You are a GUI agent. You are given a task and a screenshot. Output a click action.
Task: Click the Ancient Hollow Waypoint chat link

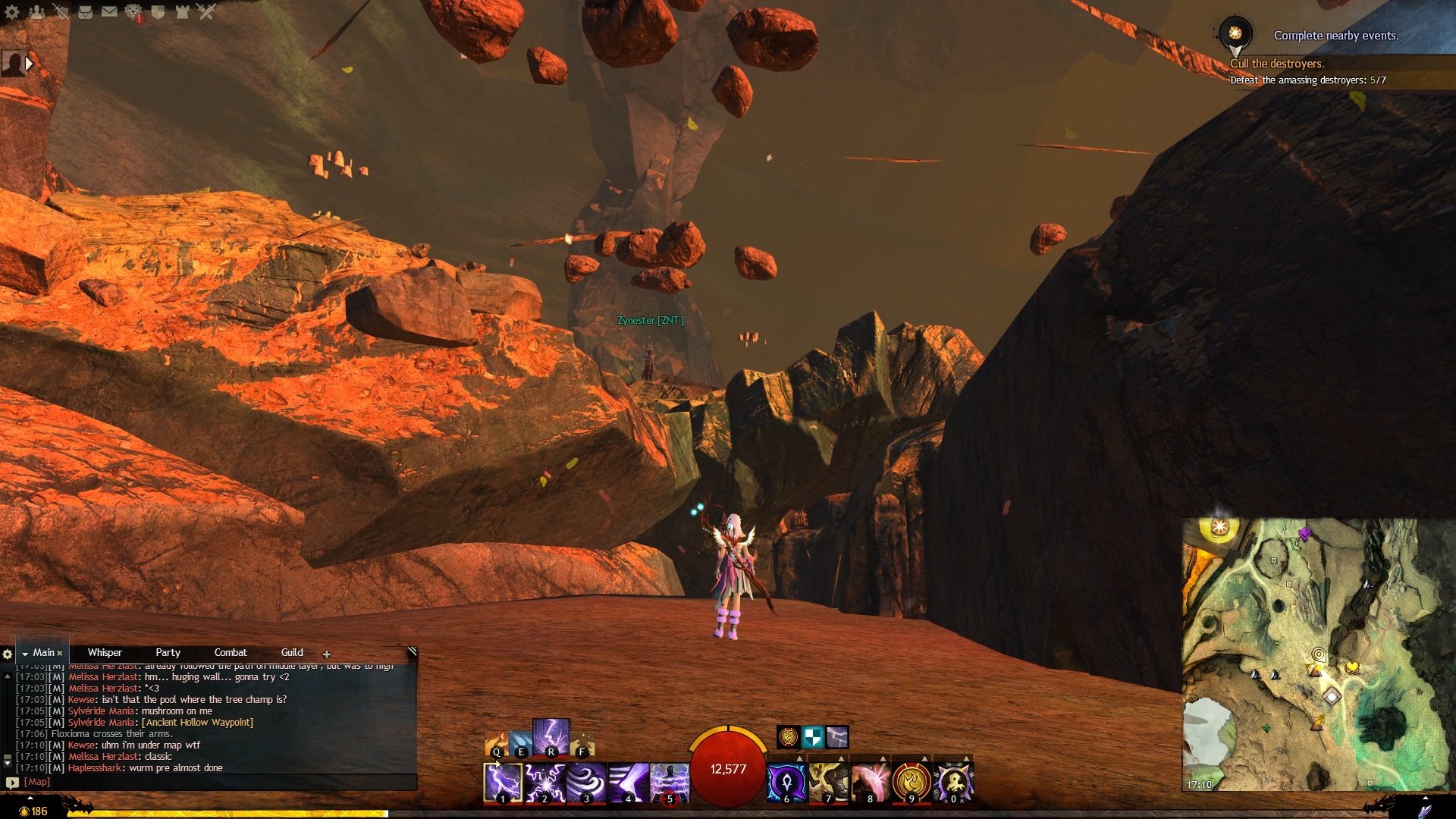197,722
